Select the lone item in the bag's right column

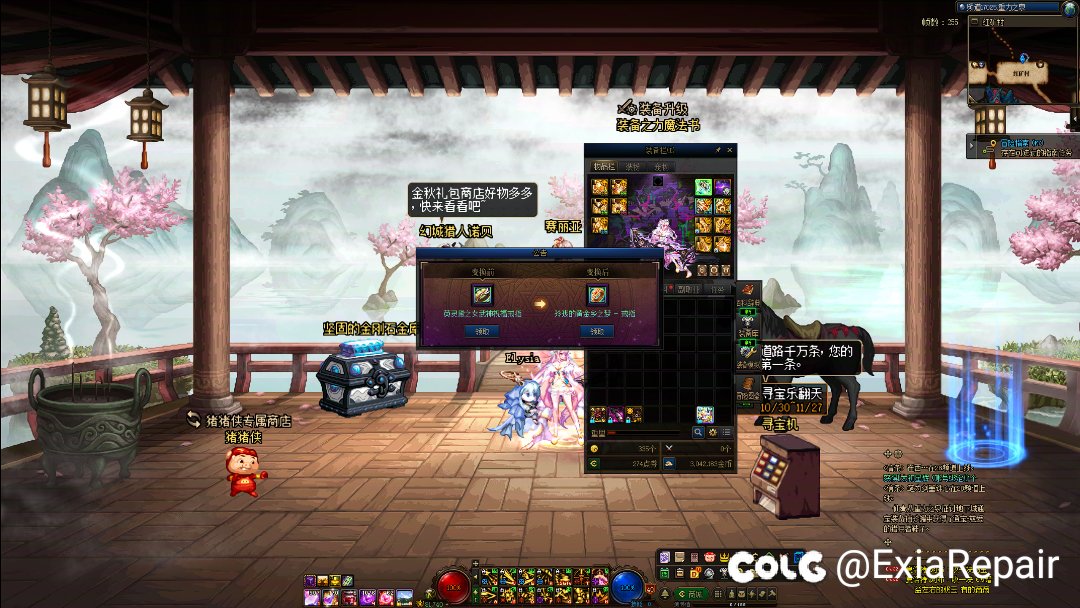[705, 413]
